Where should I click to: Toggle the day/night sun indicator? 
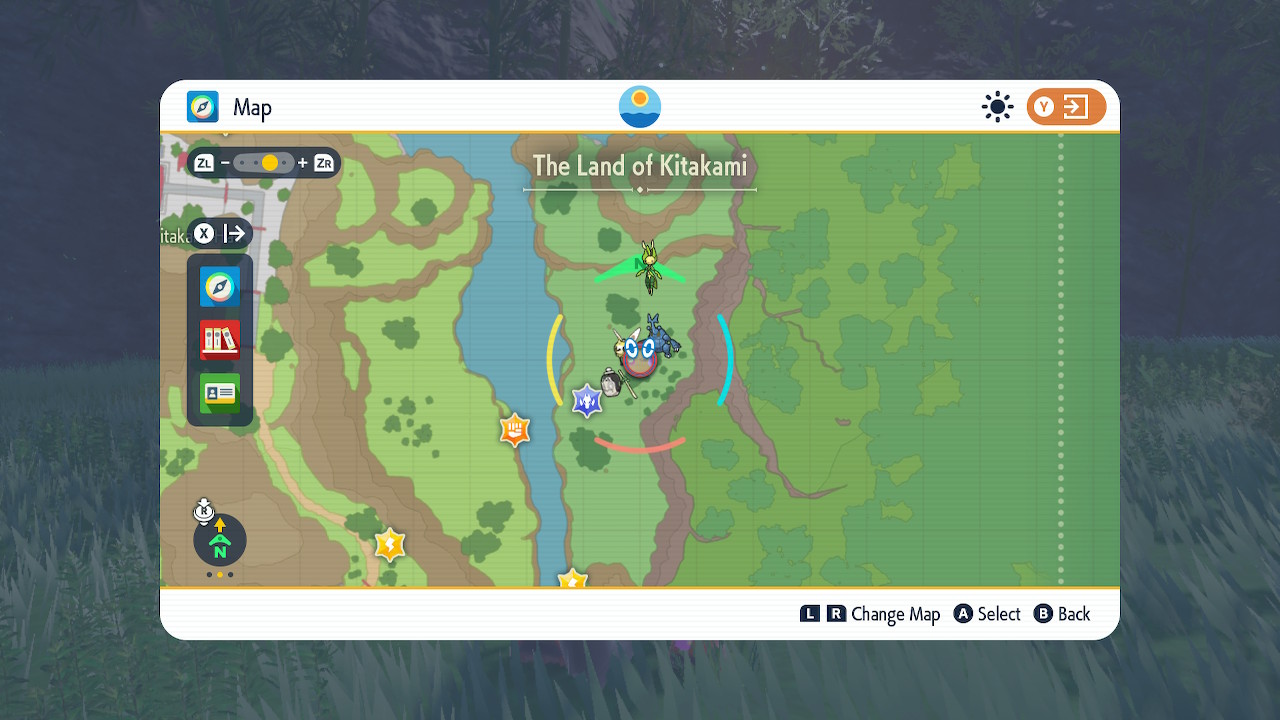(x=997, y=106)
